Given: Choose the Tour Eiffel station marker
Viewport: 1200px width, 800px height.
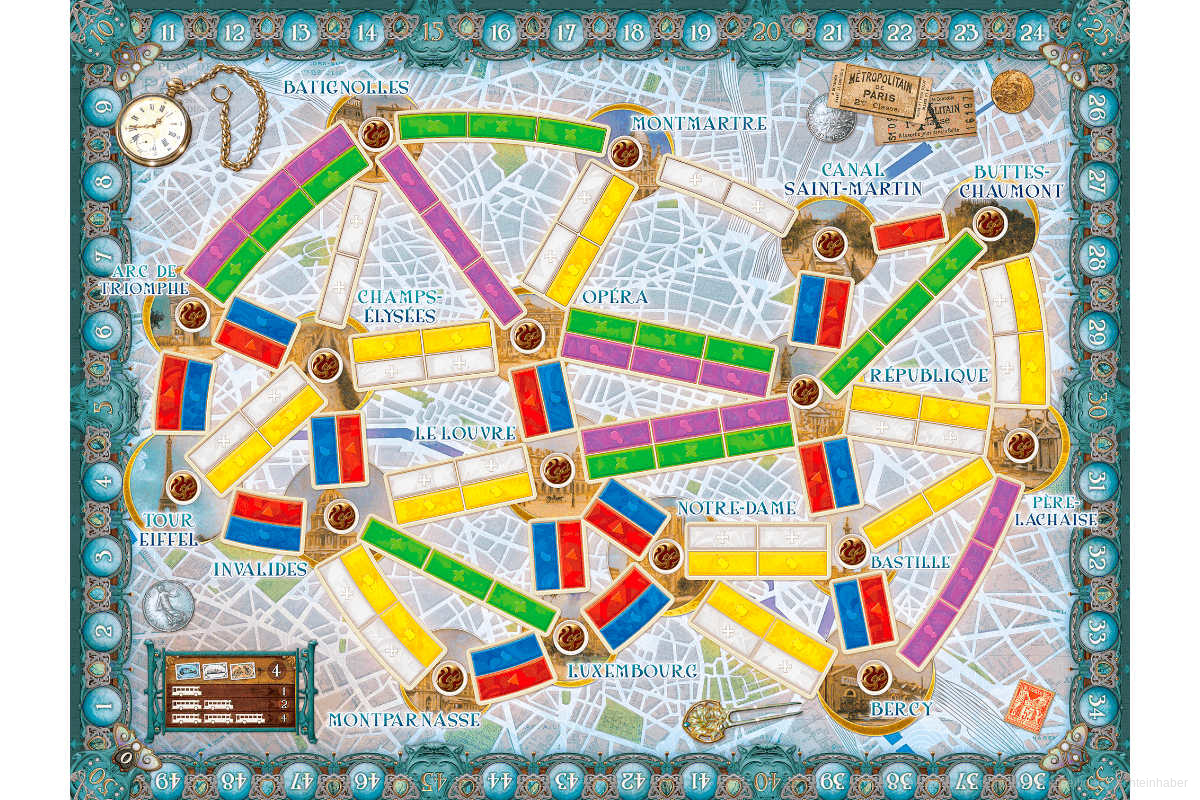Looking at the screenshot, I should (x=182, y=487).
